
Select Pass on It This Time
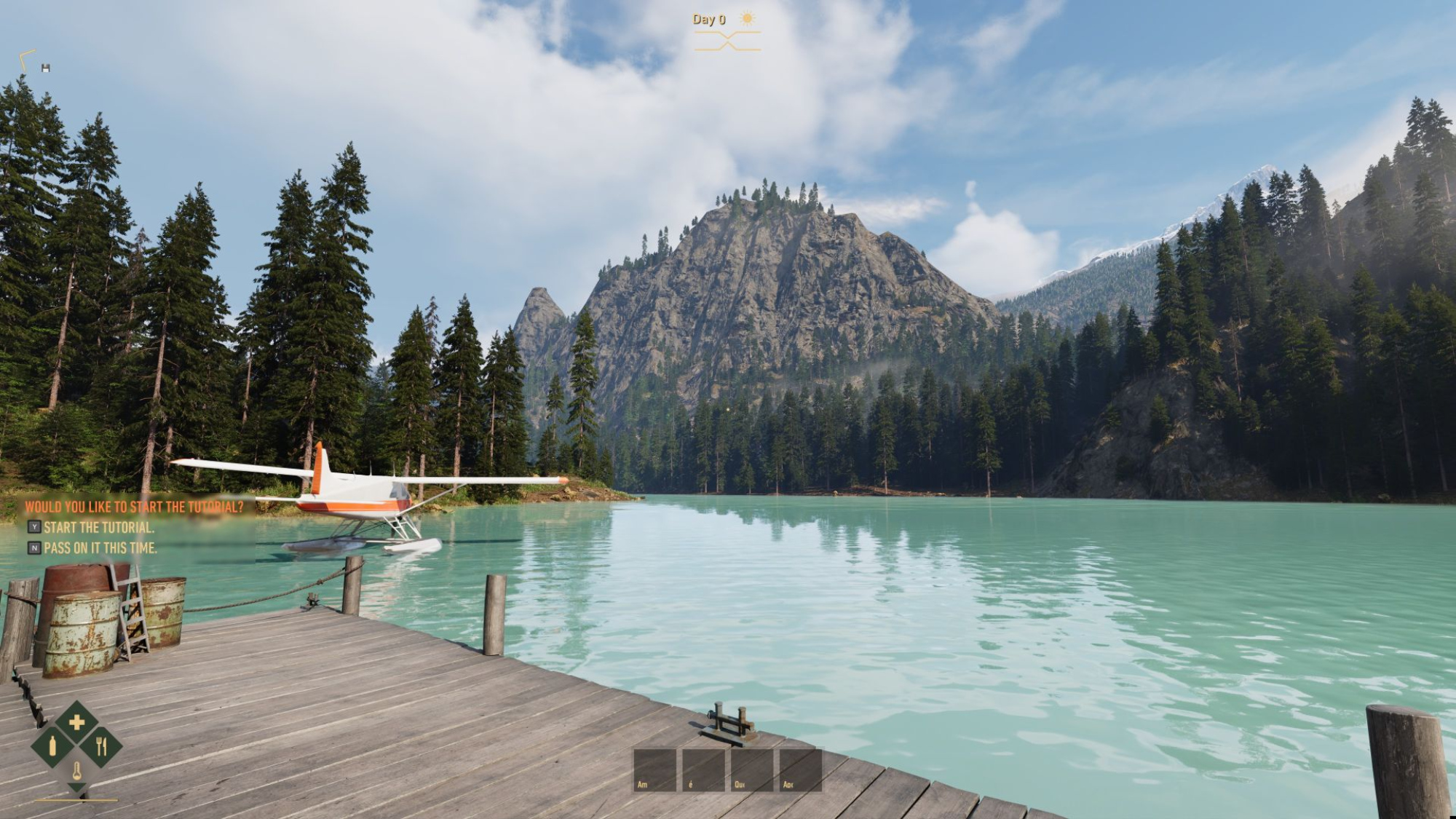click(100, 547)
